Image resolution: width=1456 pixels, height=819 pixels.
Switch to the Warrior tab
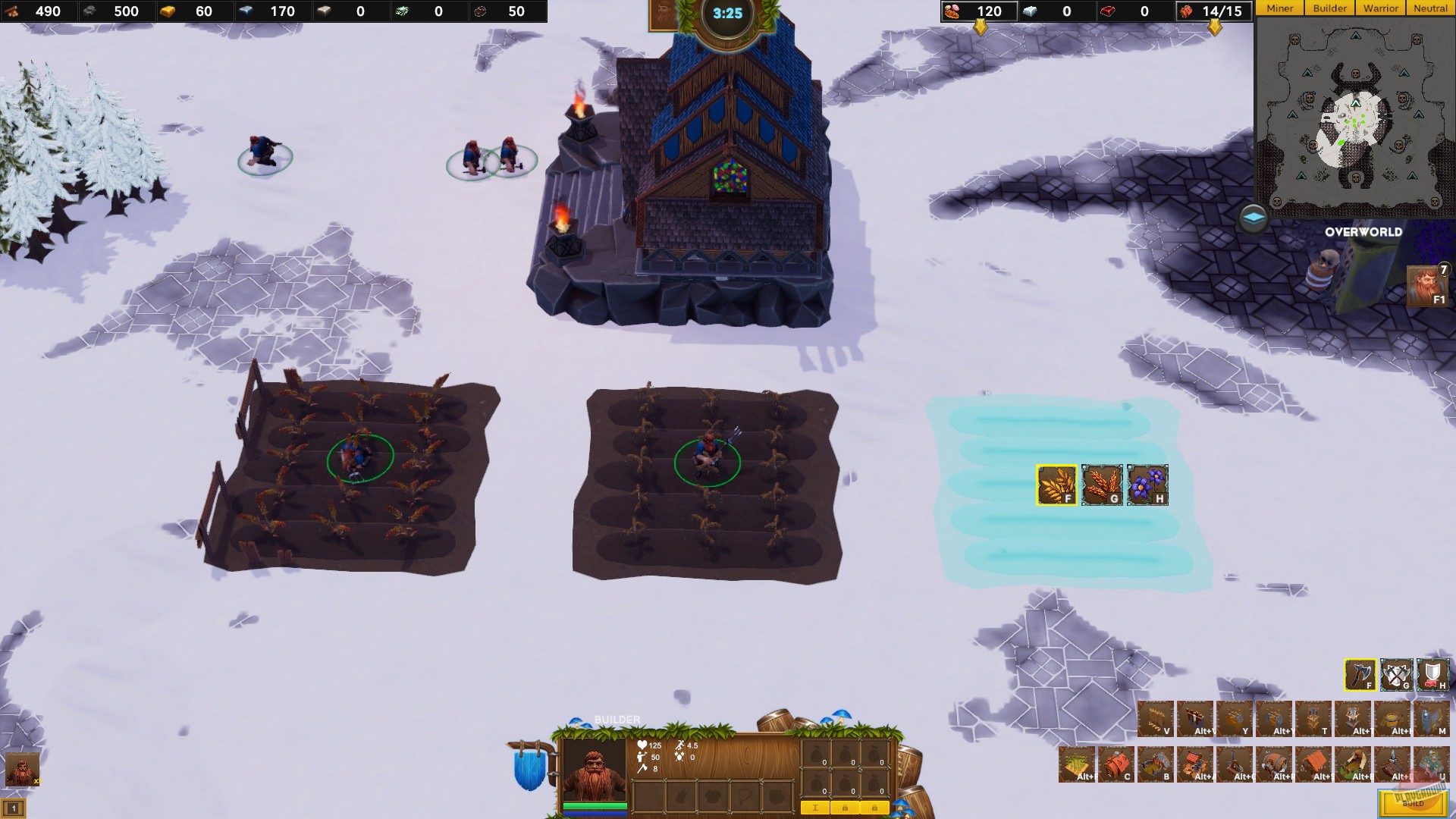pos(1380,8)
